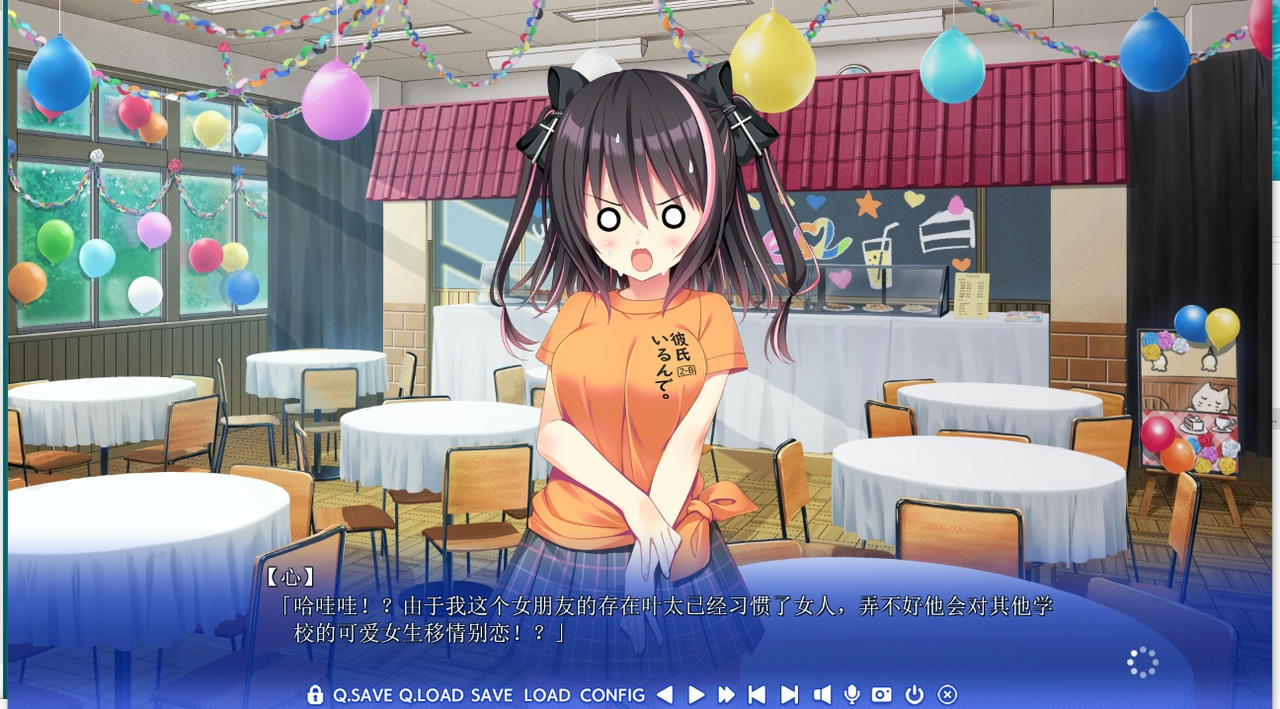Hide the text window with the X button
Viewport: 1280px width, 709px height.
point(947,695)
